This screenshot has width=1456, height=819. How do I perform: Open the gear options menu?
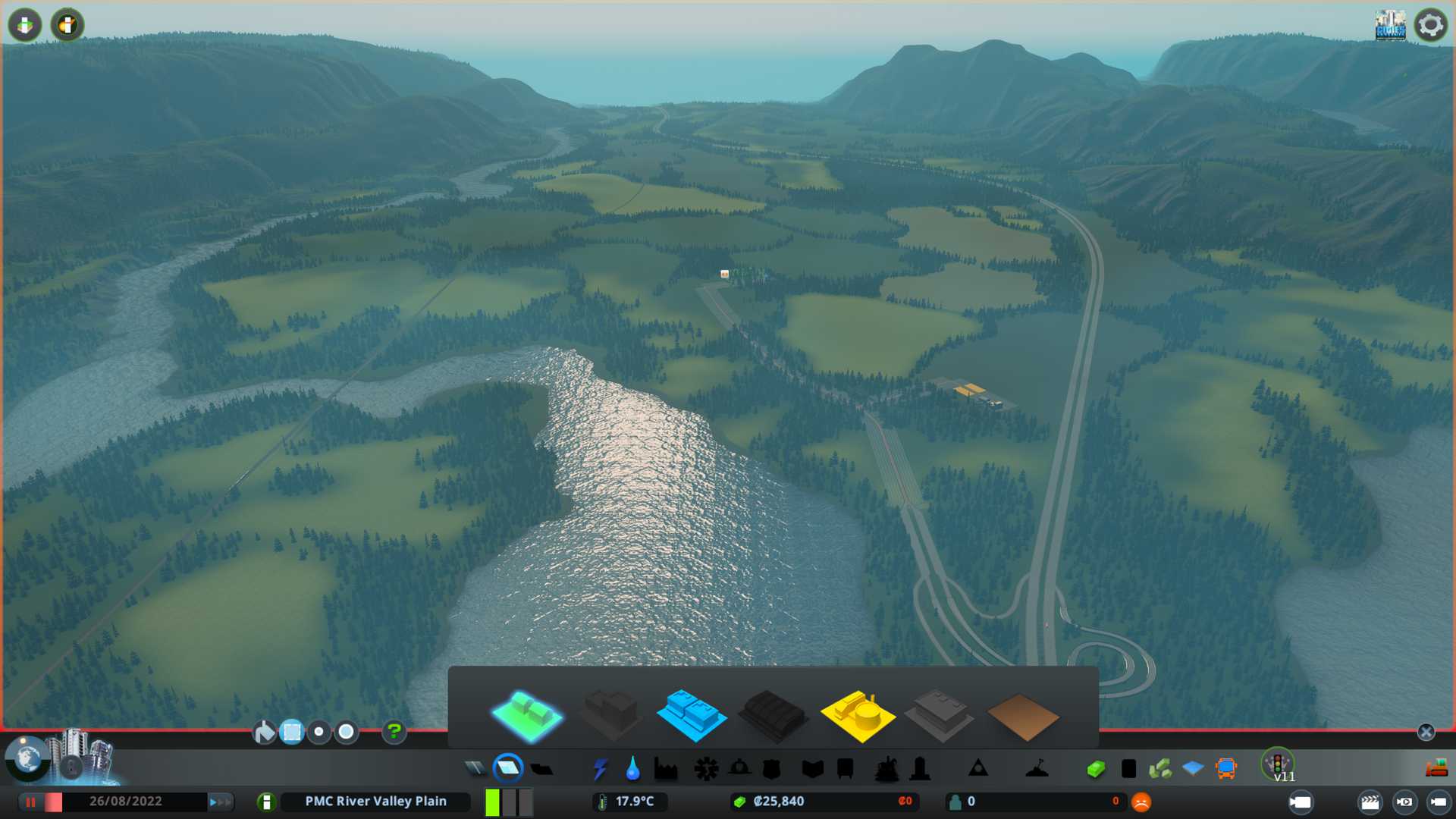point(1430,25)
